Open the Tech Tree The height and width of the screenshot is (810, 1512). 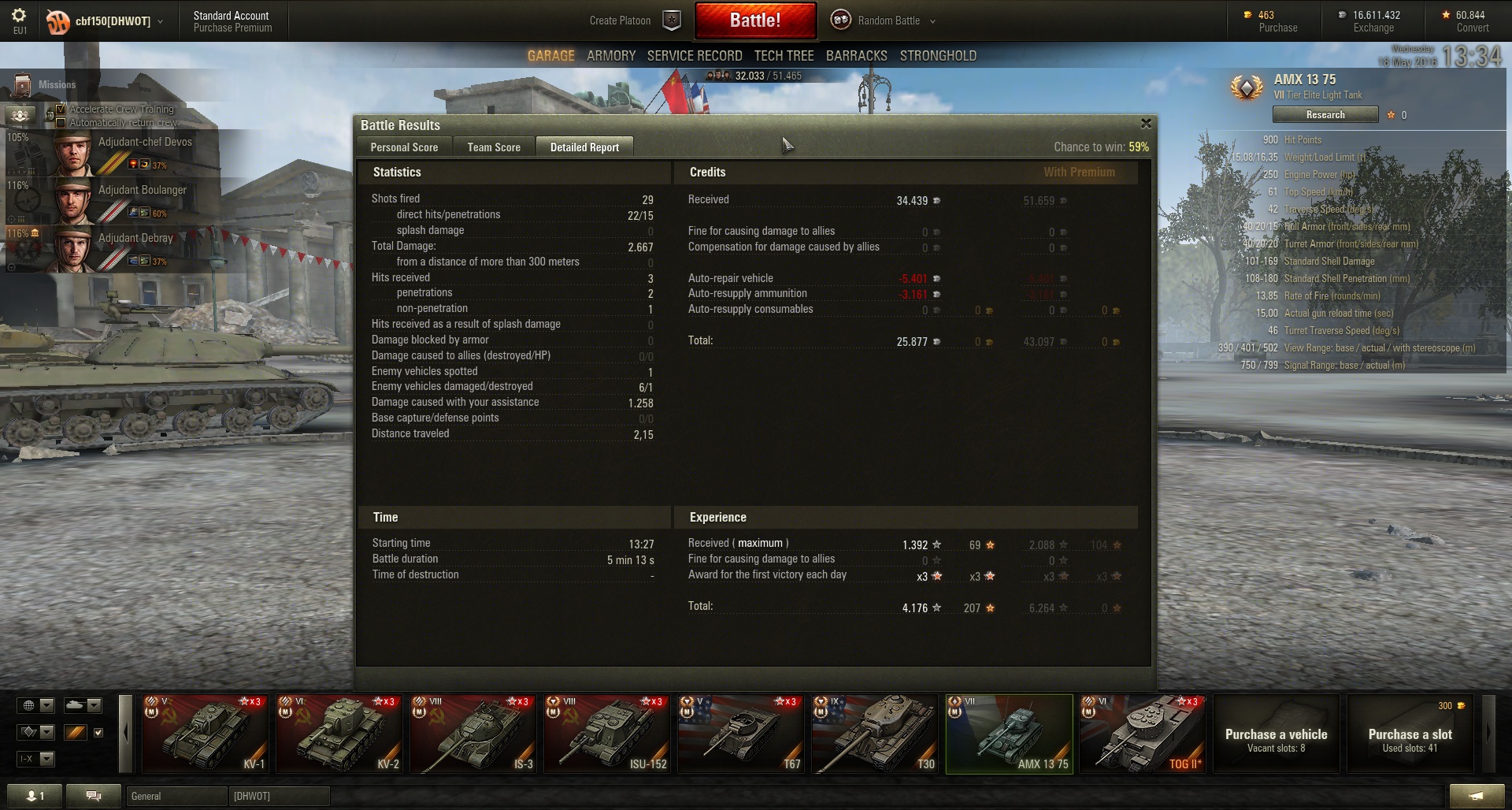[x=784, y=56]
